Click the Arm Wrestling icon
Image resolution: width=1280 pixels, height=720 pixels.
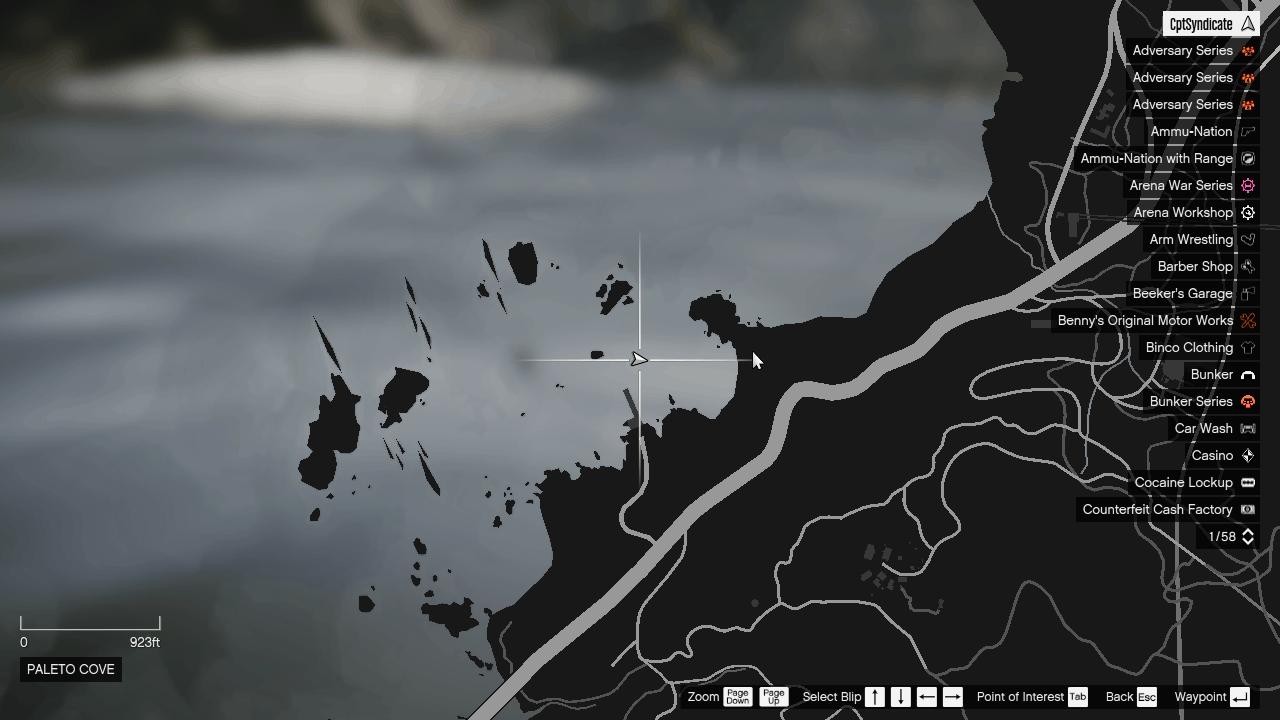[1247, 239]
